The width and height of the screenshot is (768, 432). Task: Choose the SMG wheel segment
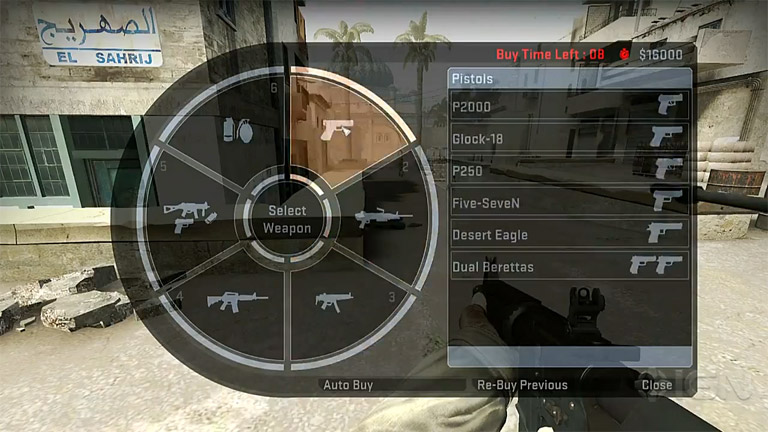332,299
